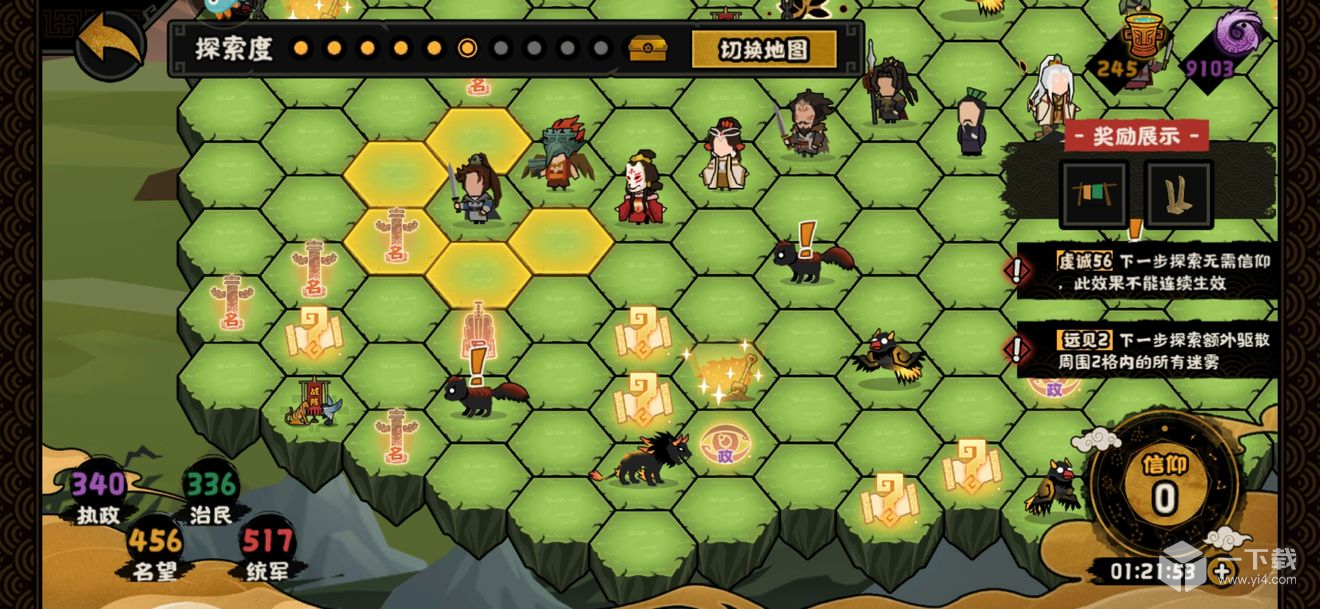Screen dimensions: 1320x609
Task: Check the purple swirl currency icon
Action: point(1239,34)
